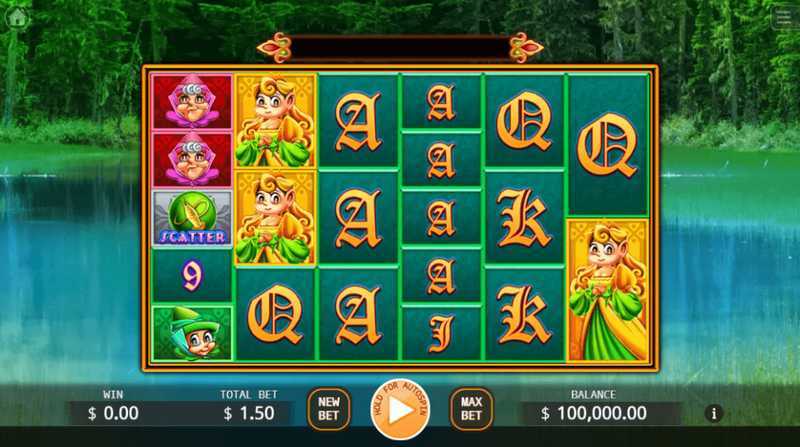Go to the home screen
The image size is (800, 447).
[x=16, y=16]
